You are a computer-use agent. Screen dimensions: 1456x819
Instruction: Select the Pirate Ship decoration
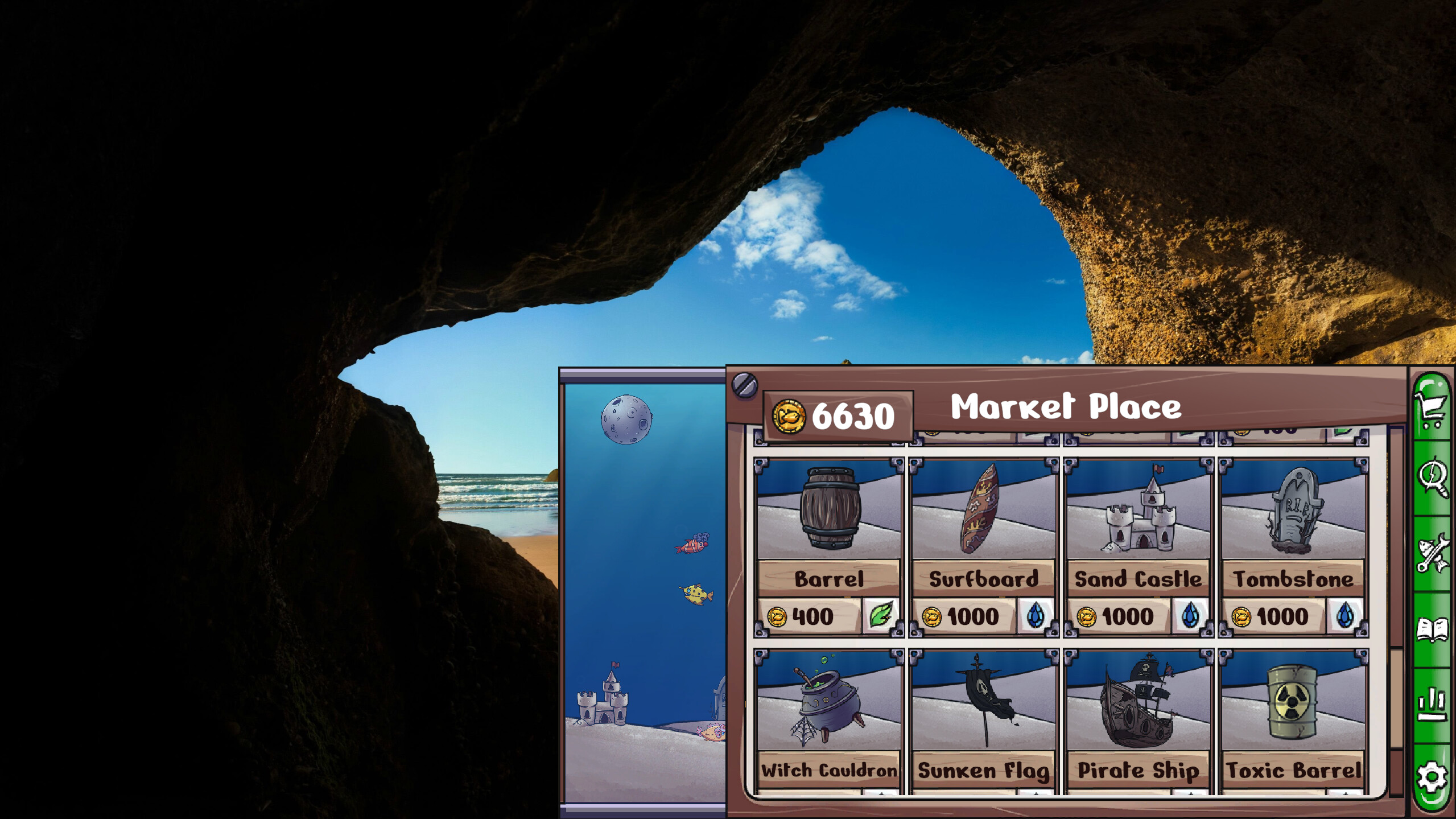(1137, 706)
